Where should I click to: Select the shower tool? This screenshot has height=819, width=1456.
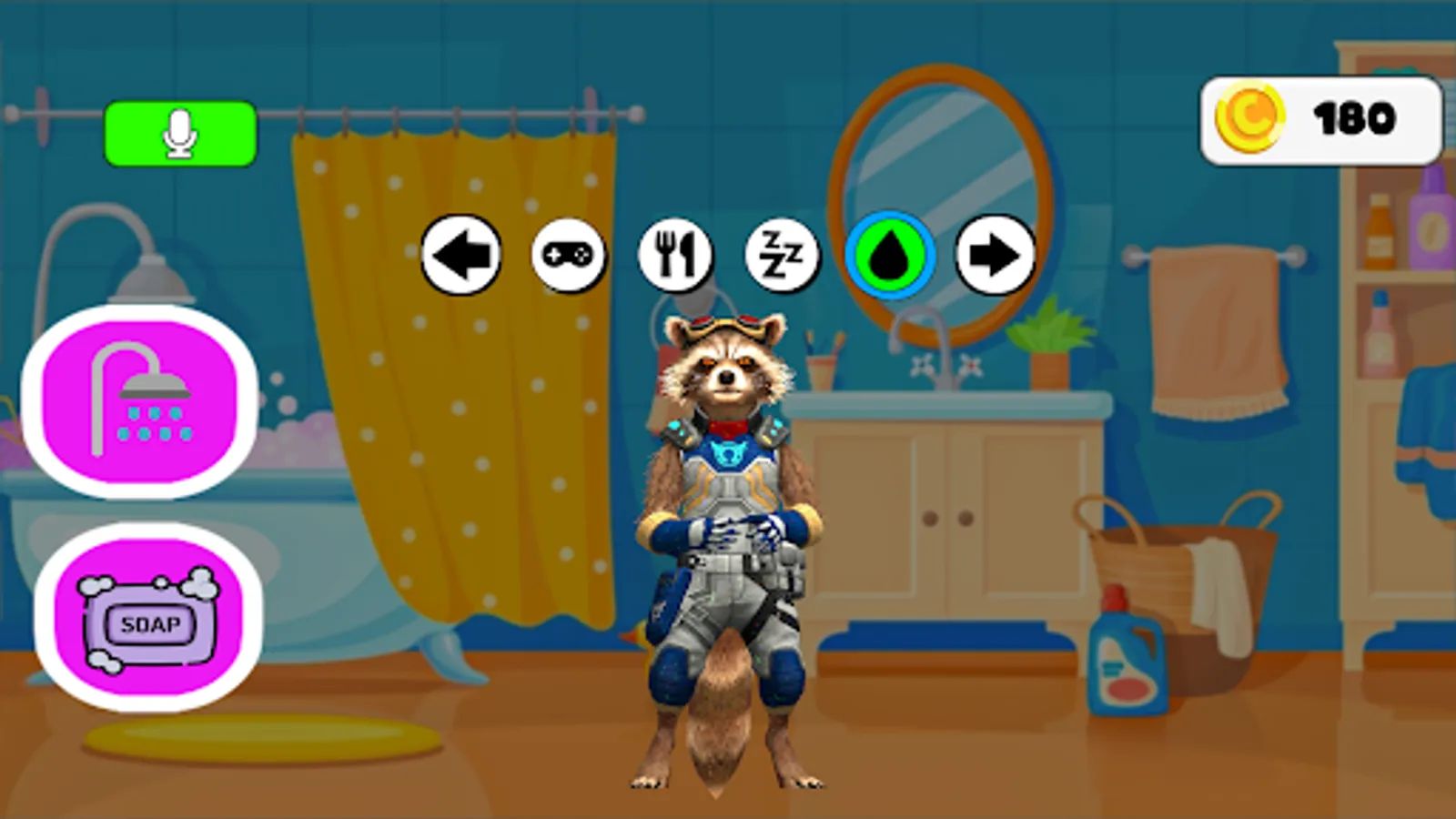point(138,400)
